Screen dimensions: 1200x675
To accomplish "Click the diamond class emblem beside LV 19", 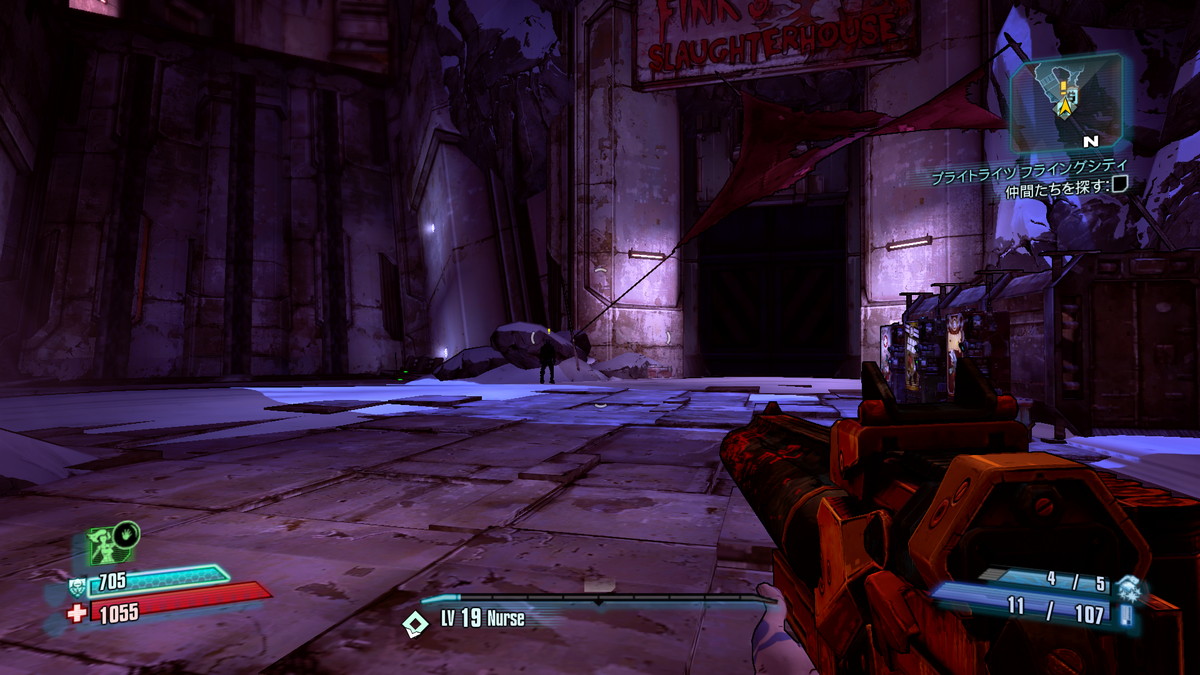I will click(x=414, y=622).
